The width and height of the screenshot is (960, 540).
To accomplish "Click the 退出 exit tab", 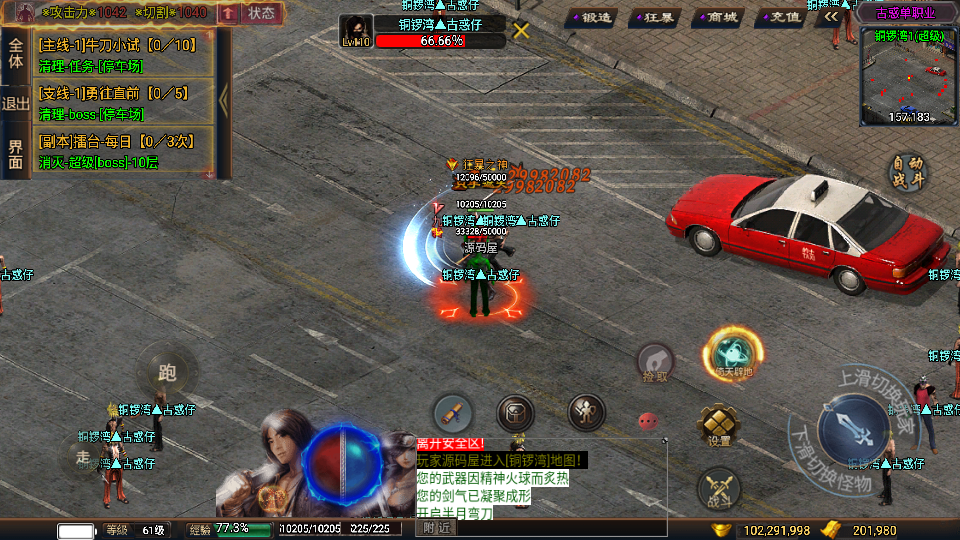I will coord(15,103).
